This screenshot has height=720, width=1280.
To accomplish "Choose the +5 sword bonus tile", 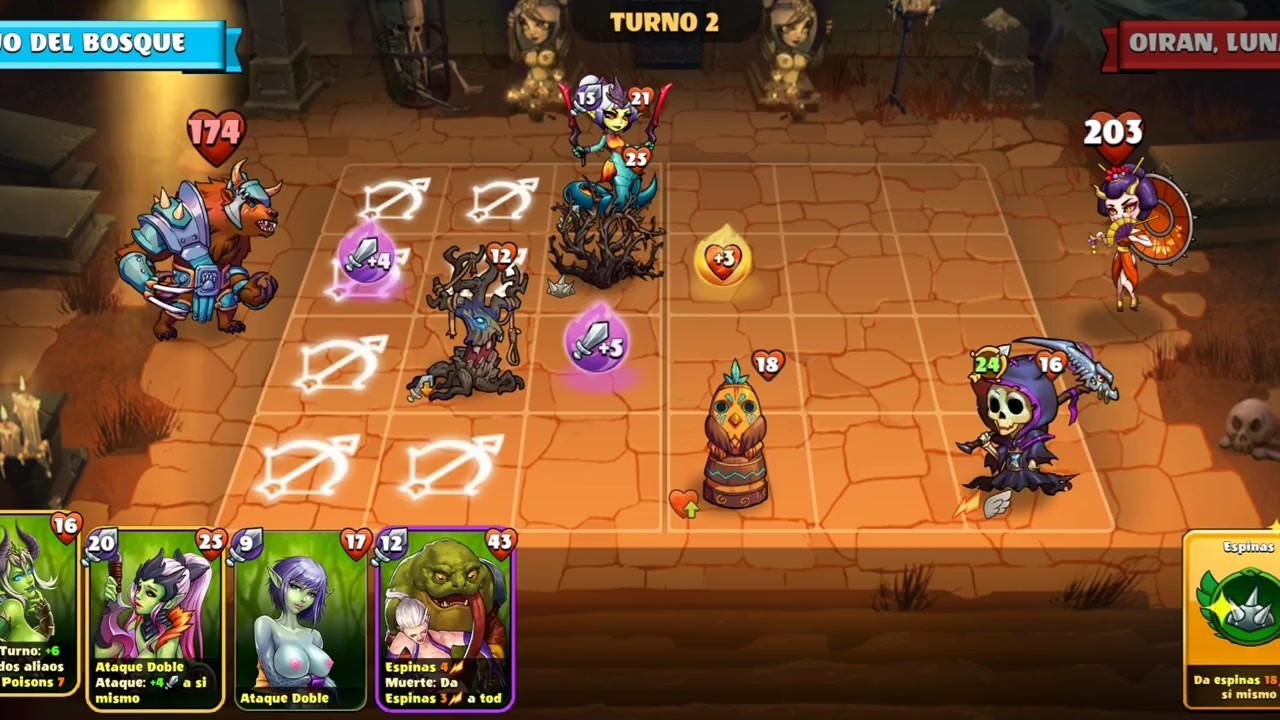I will coord(596,342).
